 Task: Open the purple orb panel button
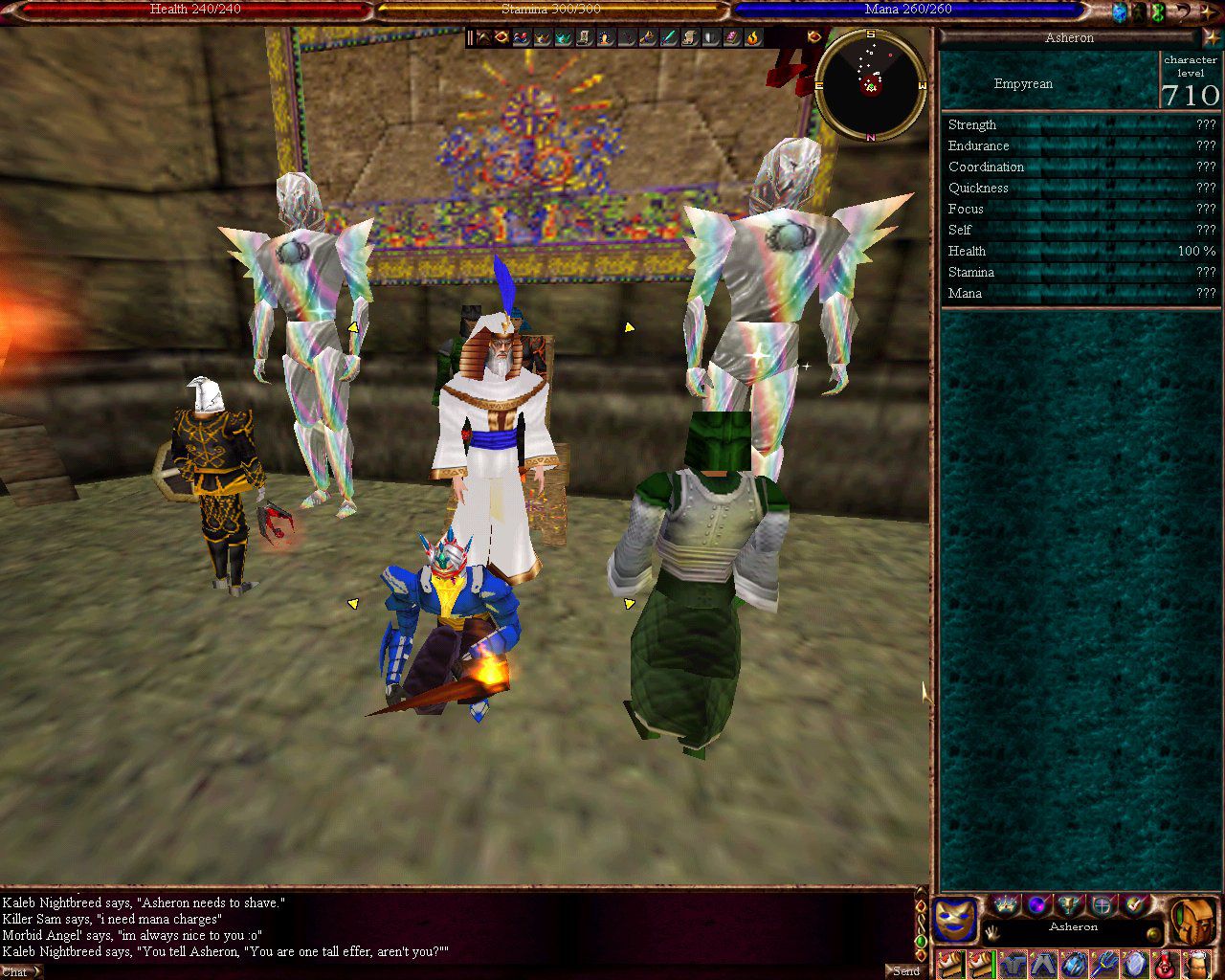click(1037, 904)
